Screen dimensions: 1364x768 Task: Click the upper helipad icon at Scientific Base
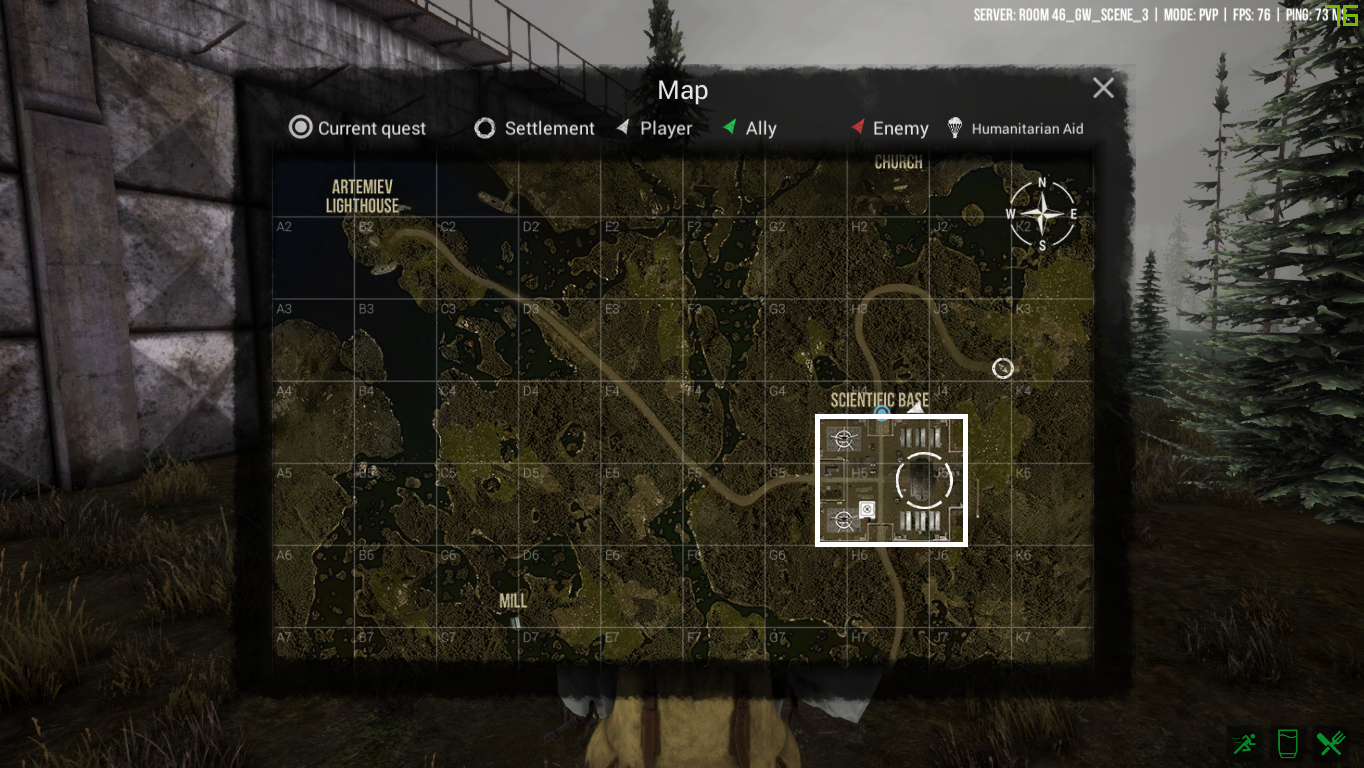(843, 438)
